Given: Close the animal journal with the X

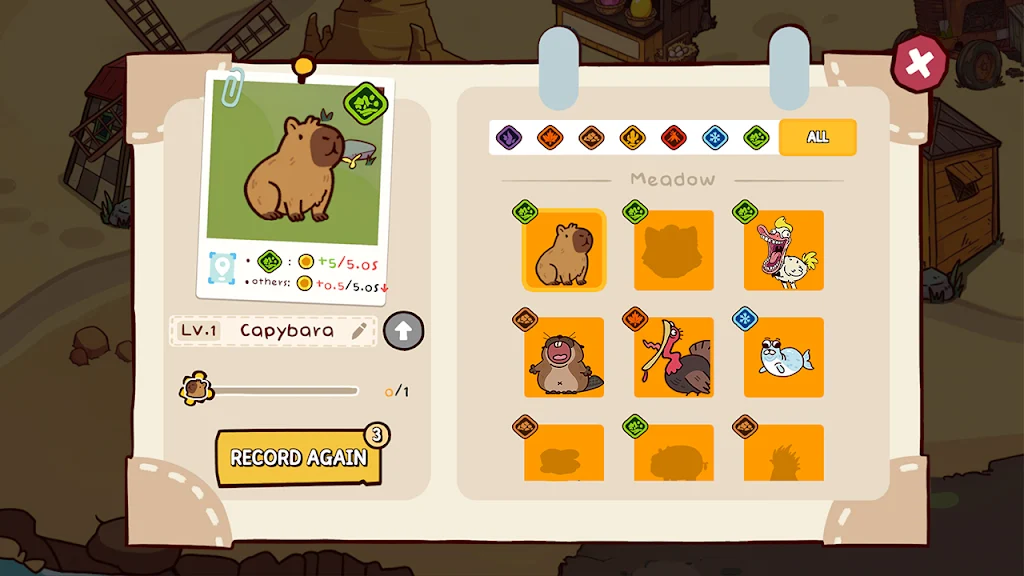Looking at the screenshot, I should [919, 65].
